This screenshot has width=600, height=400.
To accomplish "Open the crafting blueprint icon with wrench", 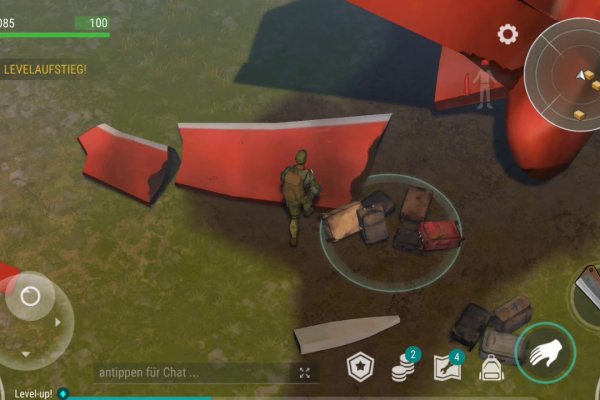I will point(448,366).
